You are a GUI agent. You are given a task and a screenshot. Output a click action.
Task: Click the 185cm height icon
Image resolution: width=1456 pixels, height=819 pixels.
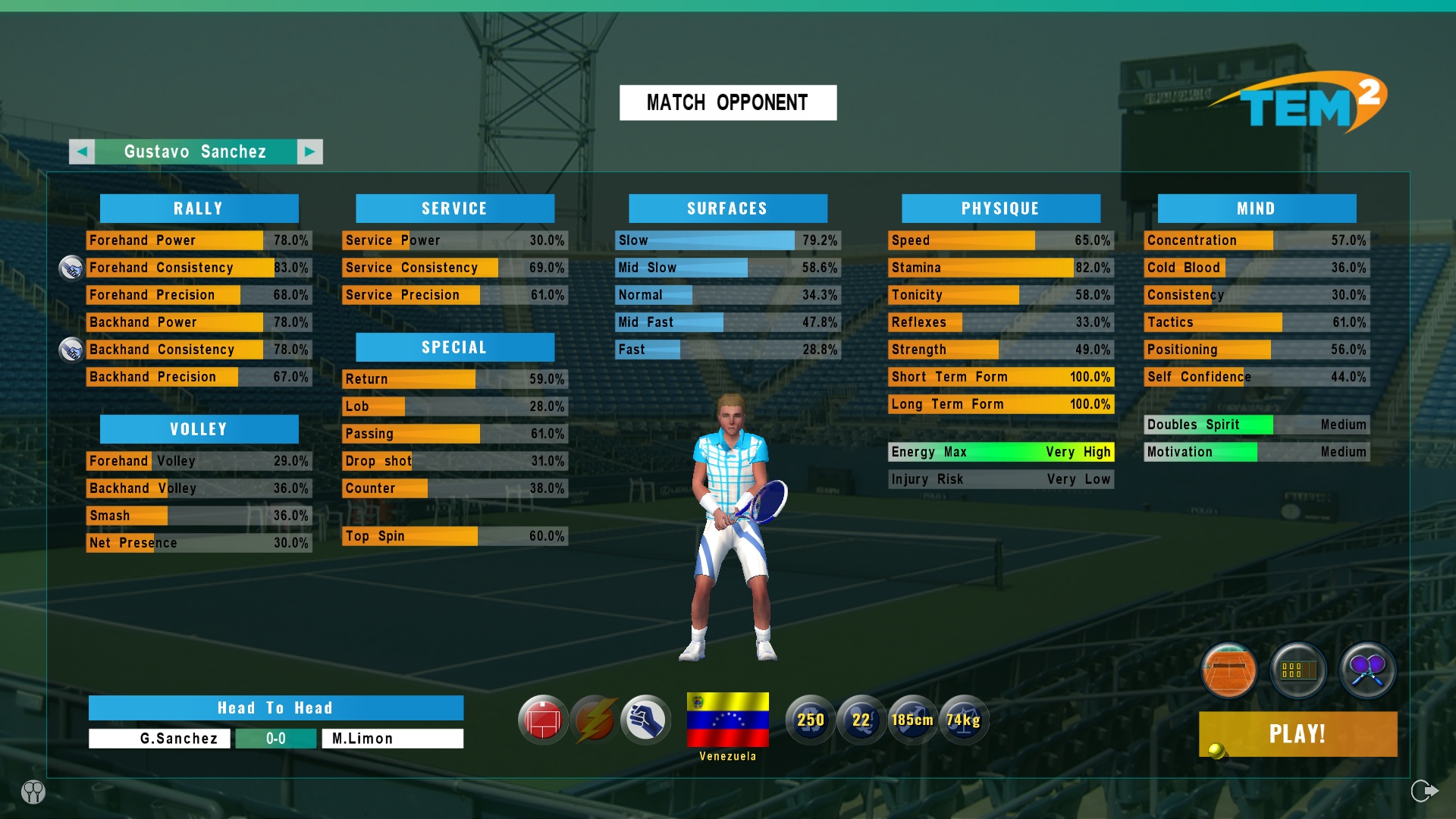point(913,720)
